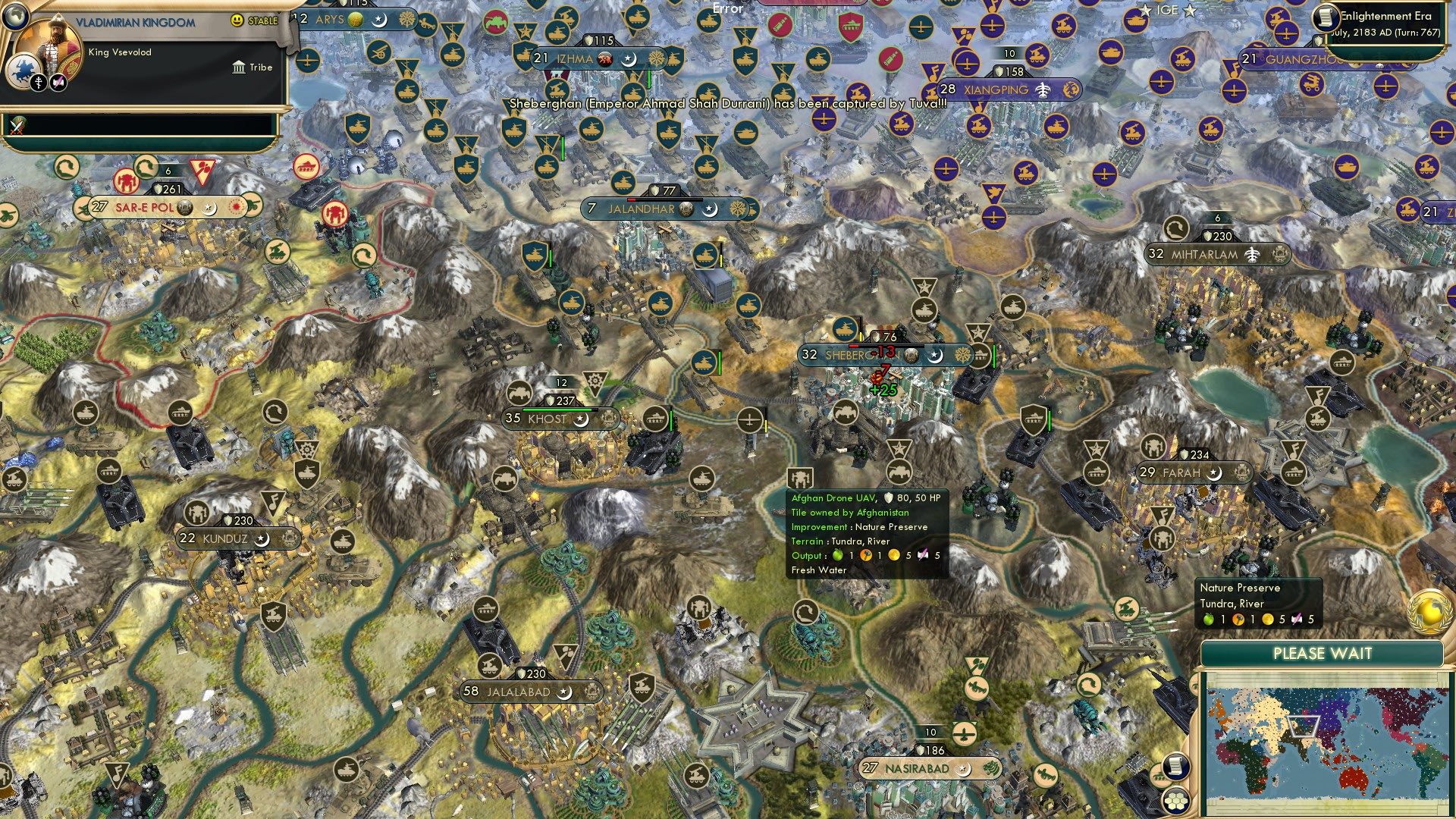
Task: Toggle the snowflake on Jalandhar's city banner
Action: coord(737,209)
